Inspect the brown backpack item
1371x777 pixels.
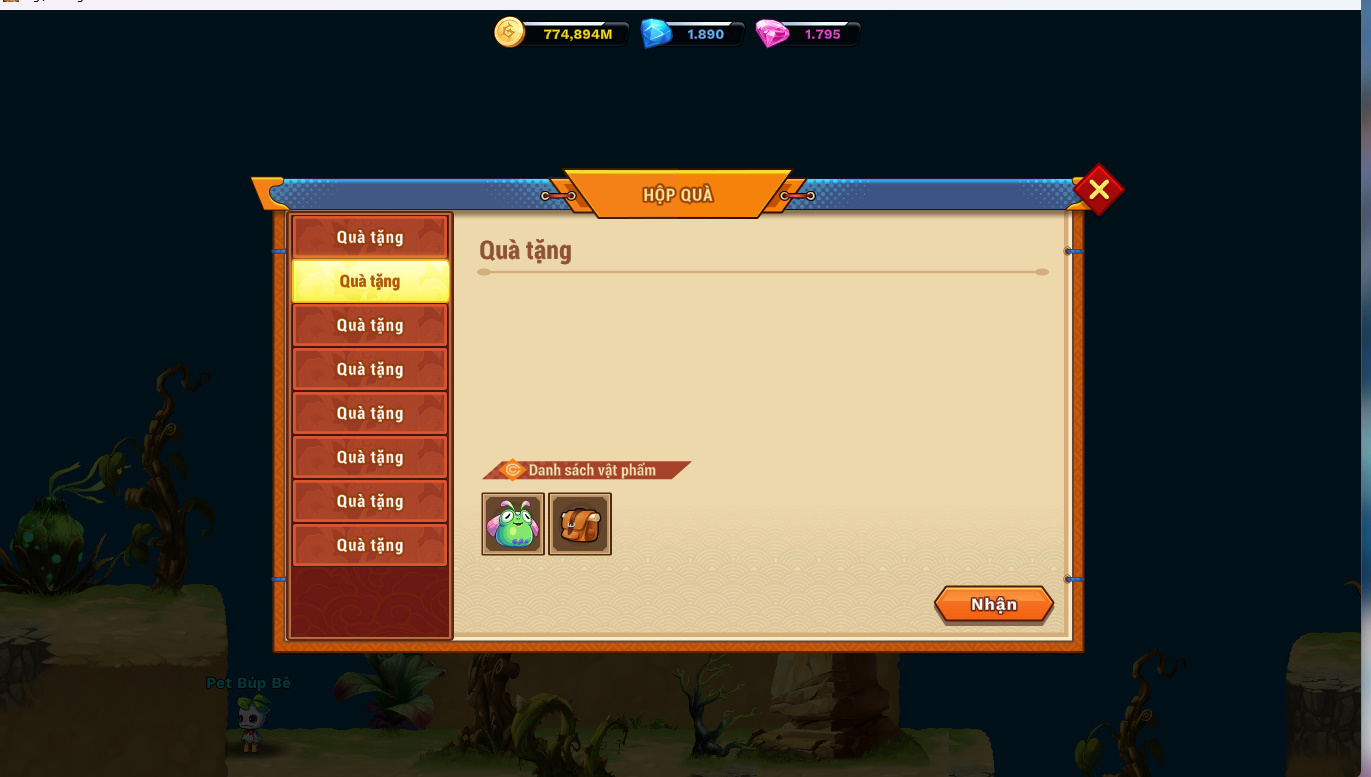(580, 524)
